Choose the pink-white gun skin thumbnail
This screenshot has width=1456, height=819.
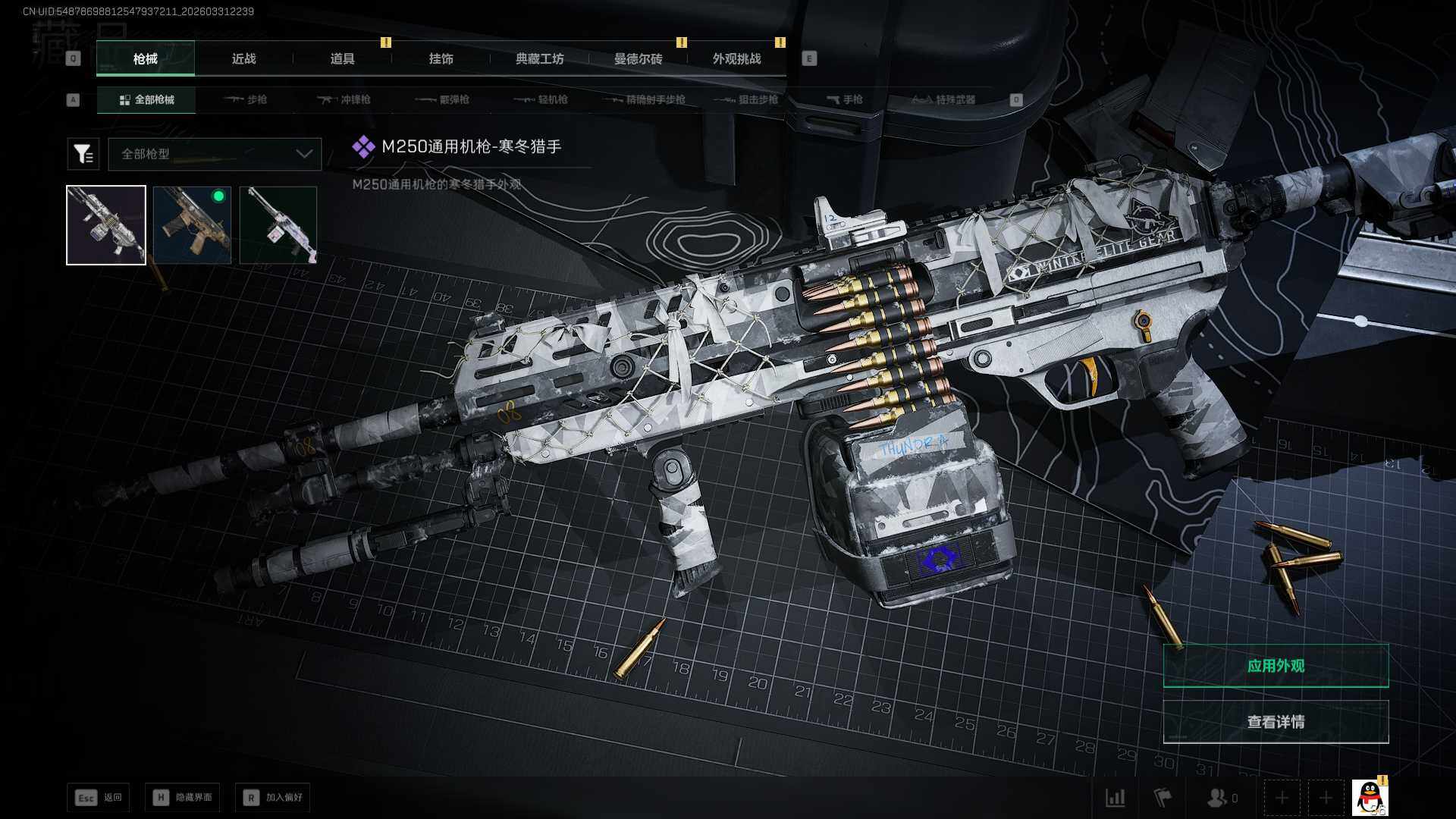(278, 225)
